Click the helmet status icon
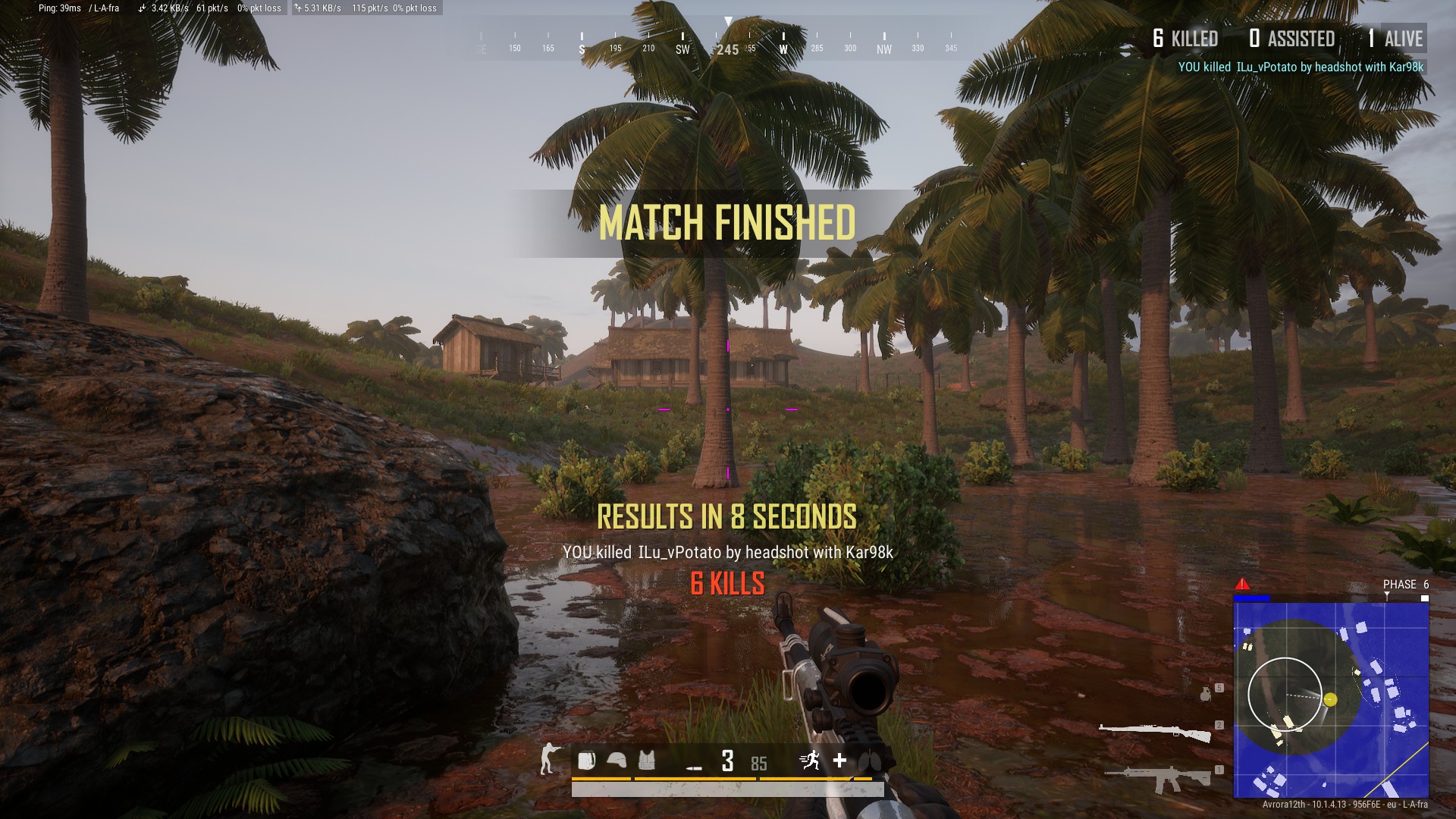Image resolution: width=1456 pixels, height=819 pixels. (617, 761)
